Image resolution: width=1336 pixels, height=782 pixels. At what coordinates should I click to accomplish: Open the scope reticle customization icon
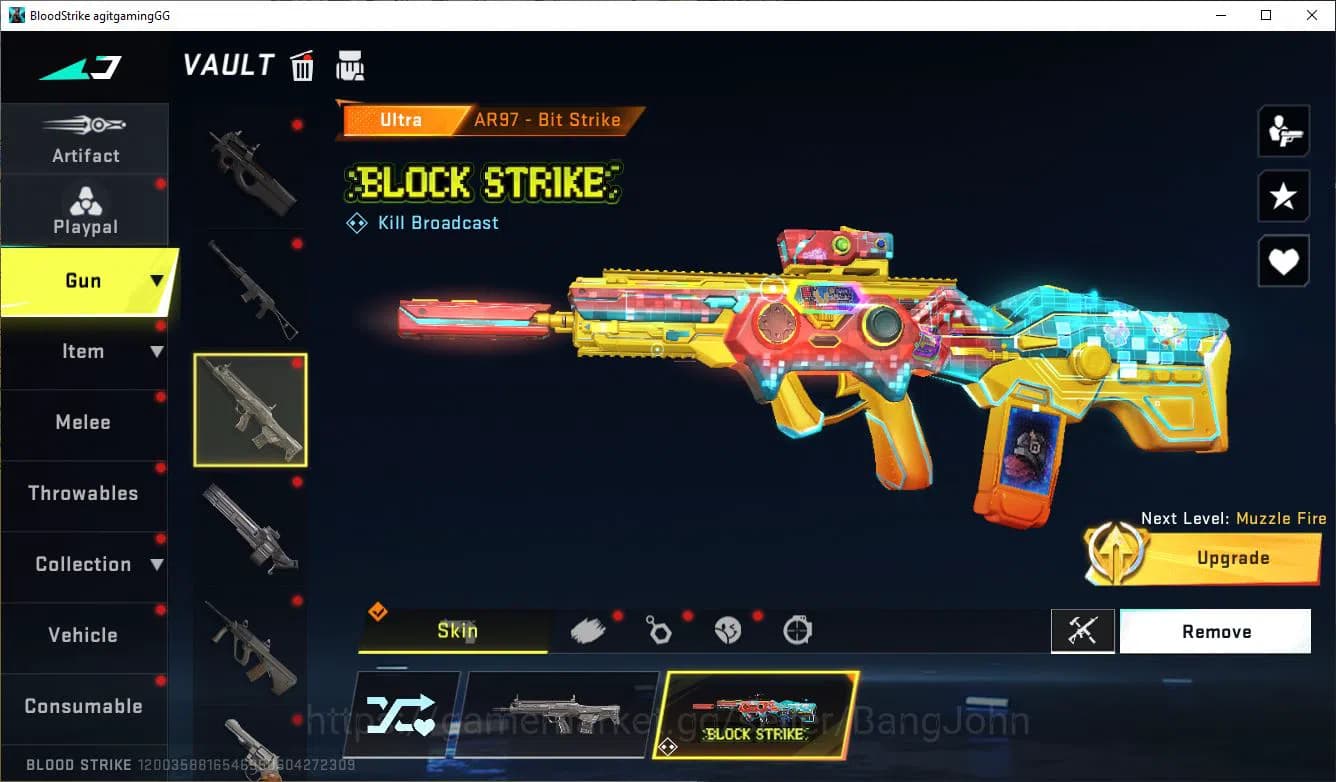click(796, 629)
